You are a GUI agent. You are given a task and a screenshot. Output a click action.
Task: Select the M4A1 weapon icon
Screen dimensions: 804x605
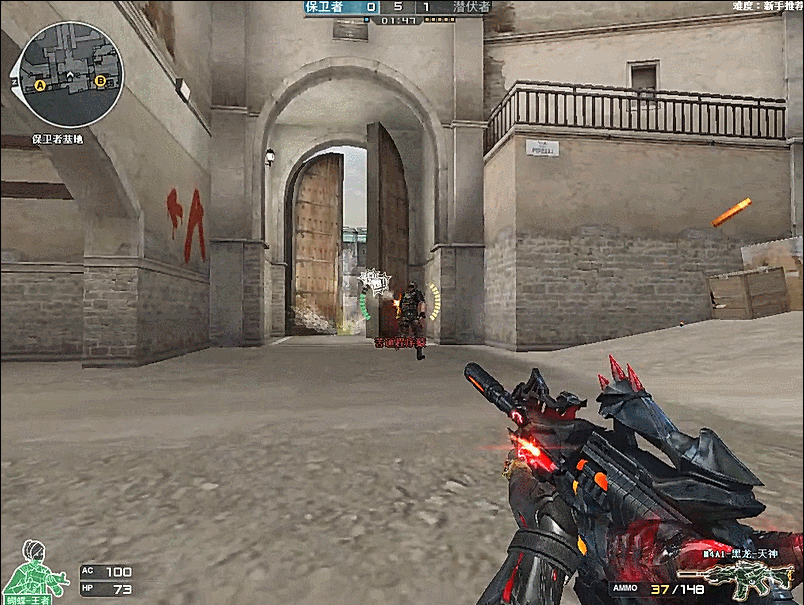coord(758,577)
